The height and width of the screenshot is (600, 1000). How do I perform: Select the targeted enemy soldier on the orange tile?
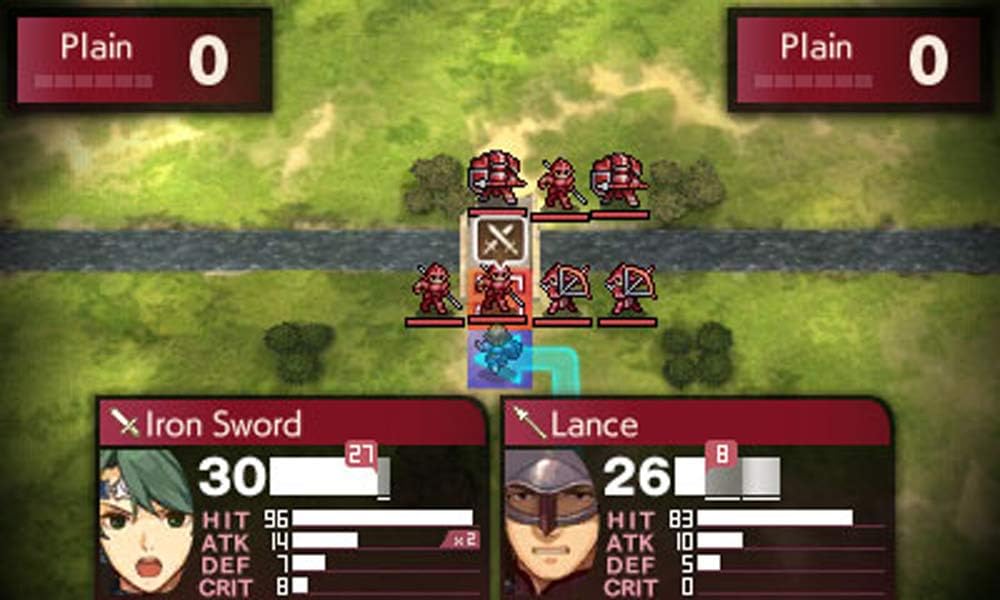point(498,291)
